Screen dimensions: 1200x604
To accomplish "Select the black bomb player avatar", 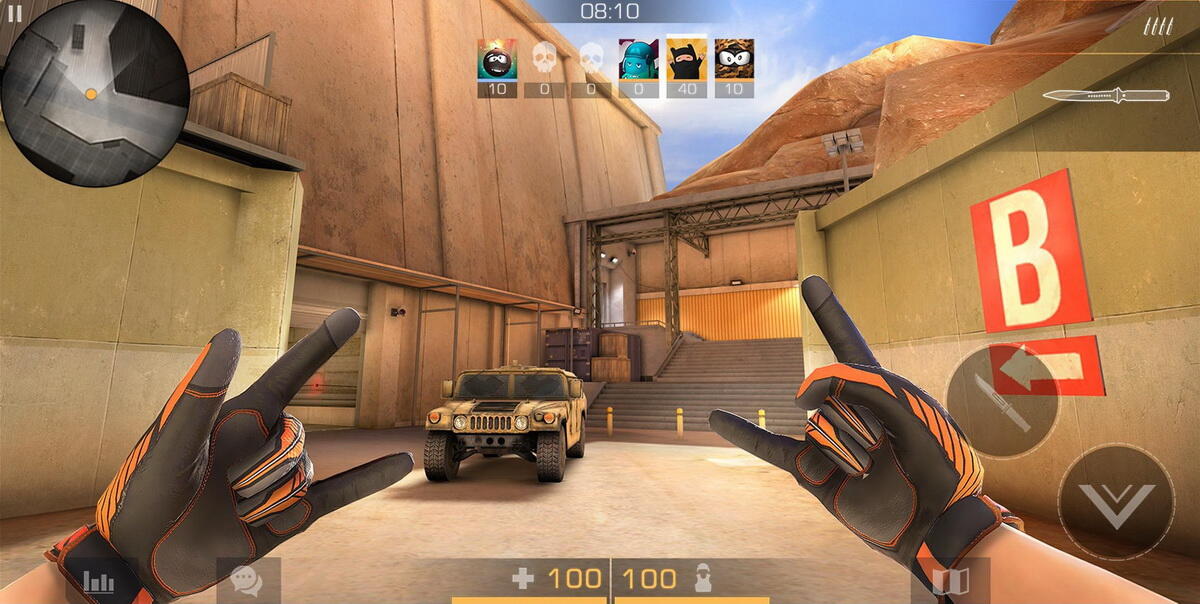I will (496, 60).
